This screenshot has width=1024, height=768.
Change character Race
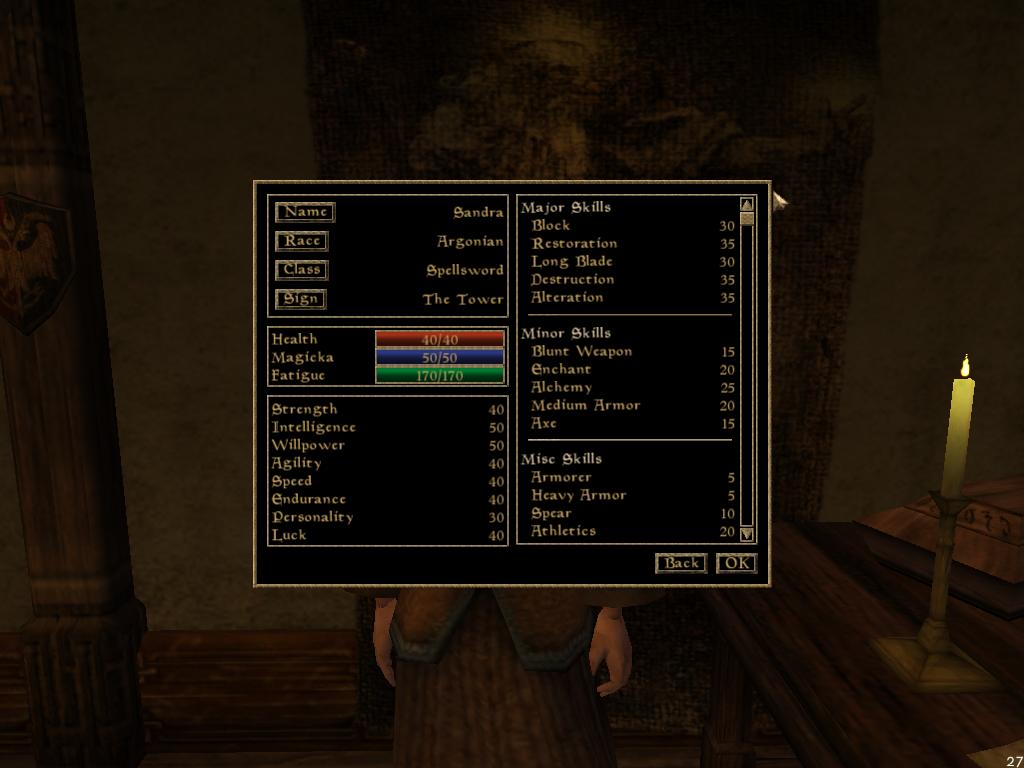click(x=301, y=241)
